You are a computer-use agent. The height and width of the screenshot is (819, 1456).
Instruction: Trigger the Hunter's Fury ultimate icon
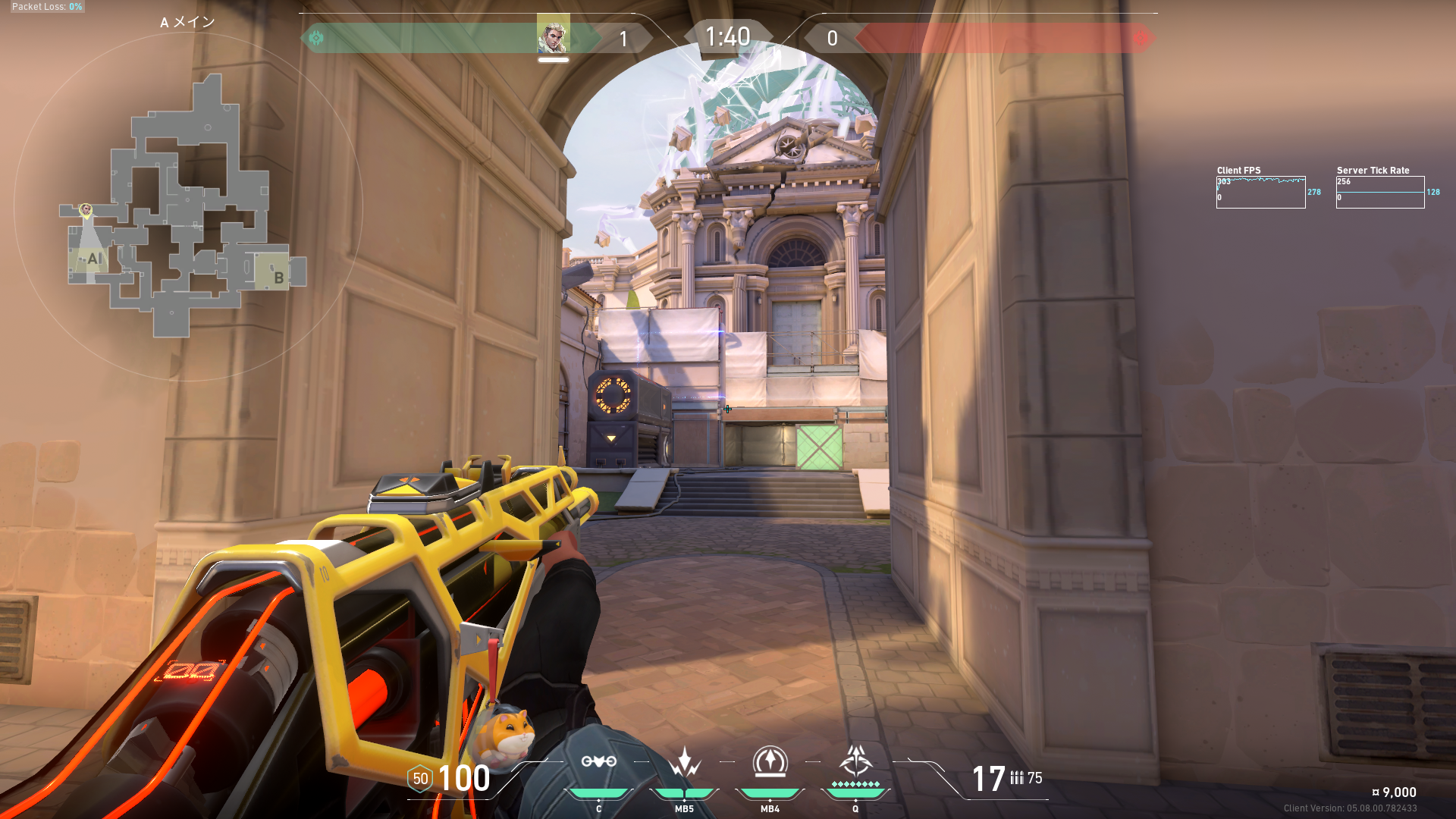[x=855, y=760]
